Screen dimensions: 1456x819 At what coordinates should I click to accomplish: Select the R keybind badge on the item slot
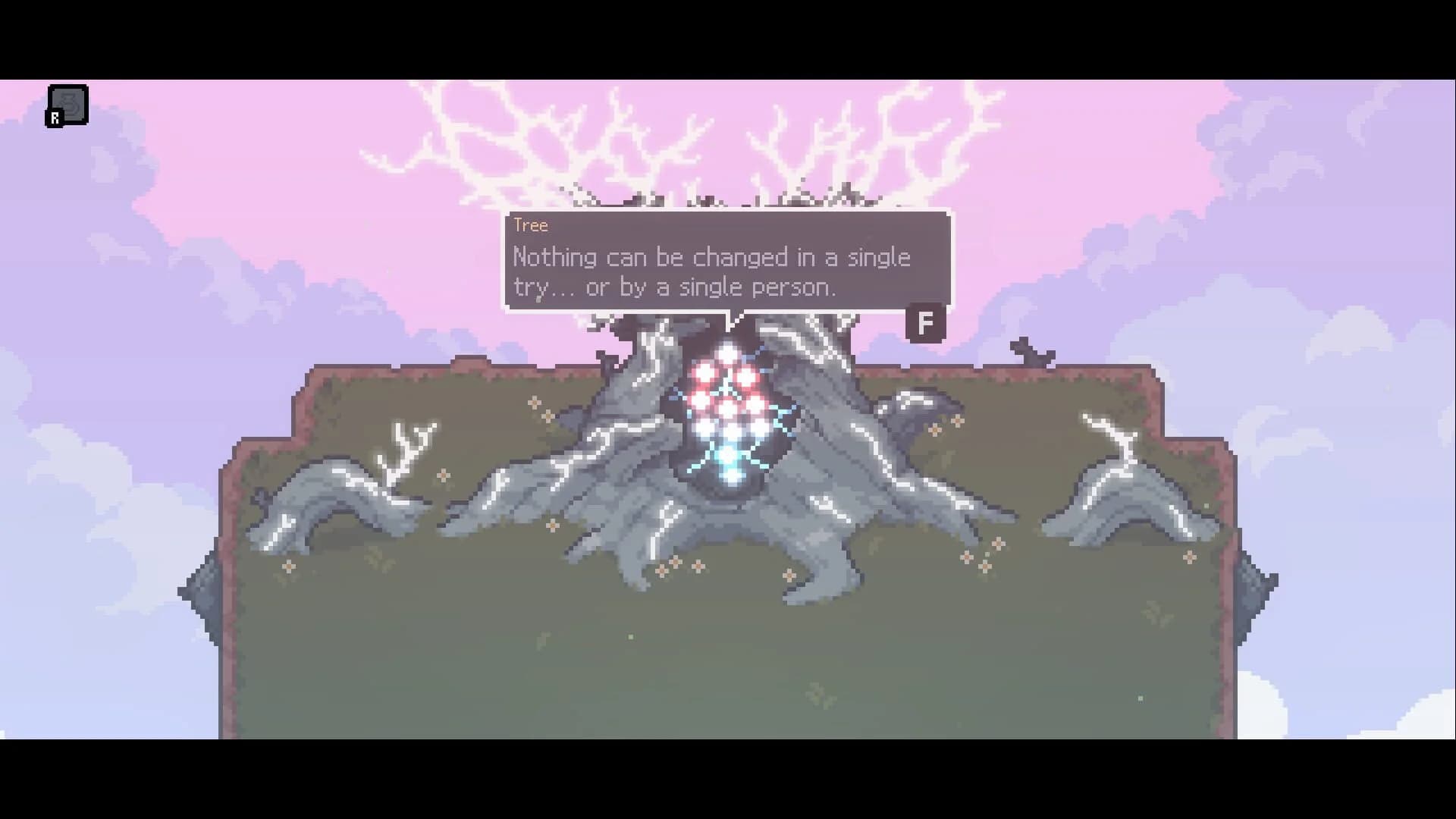55,118
